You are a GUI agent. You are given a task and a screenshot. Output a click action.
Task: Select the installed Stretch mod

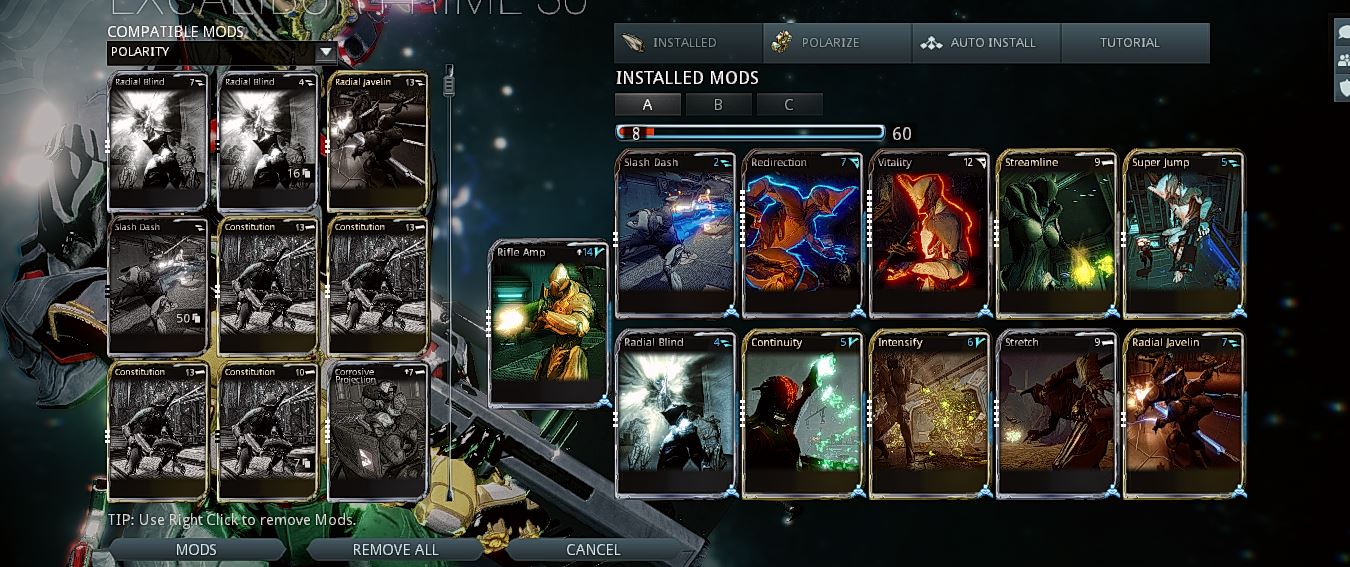click(1058, 414)
